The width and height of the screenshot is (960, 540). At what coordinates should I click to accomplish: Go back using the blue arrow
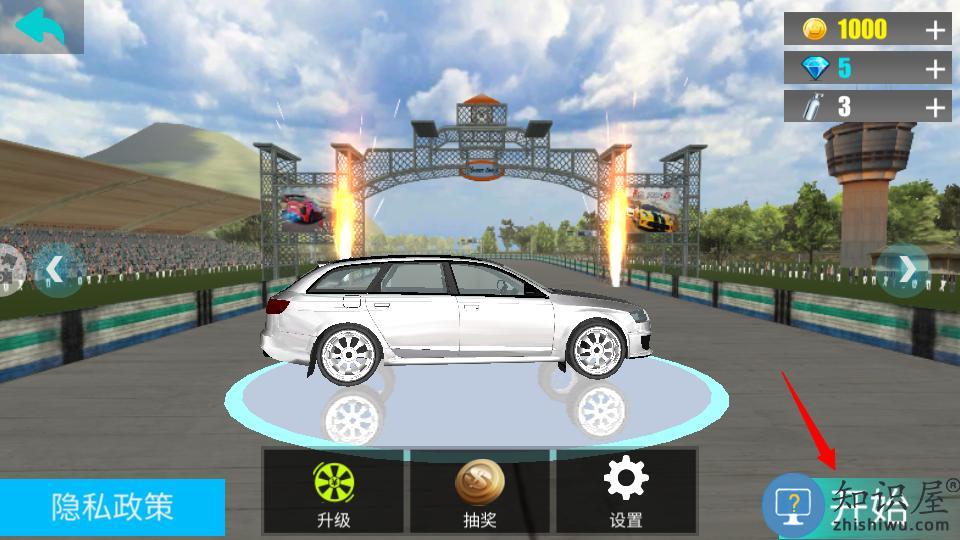click(40, 27)
